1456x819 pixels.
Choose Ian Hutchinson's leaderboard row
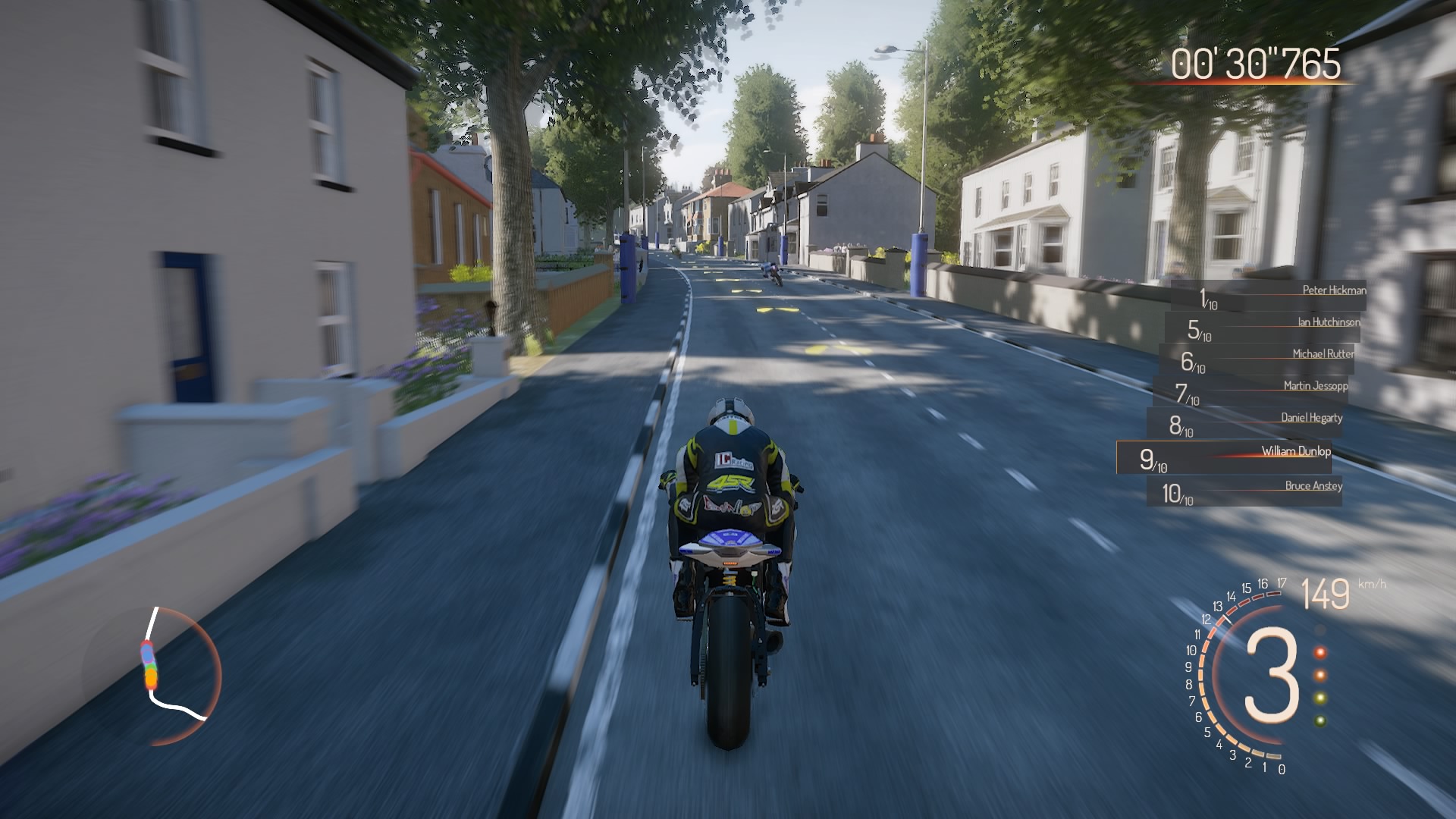1263,328
